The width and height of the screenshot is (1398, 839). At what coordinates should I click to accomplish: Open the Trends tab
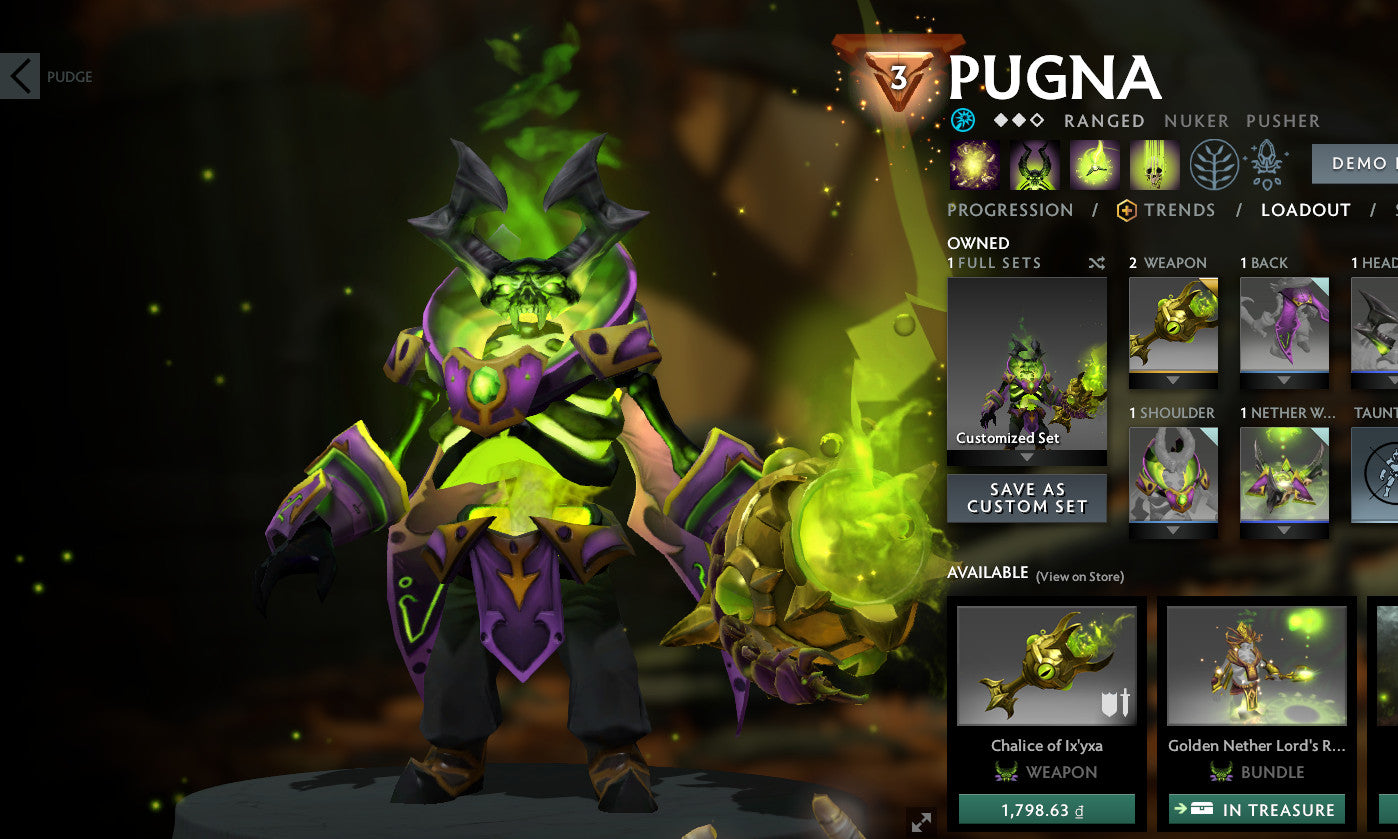pos(1182,210)
